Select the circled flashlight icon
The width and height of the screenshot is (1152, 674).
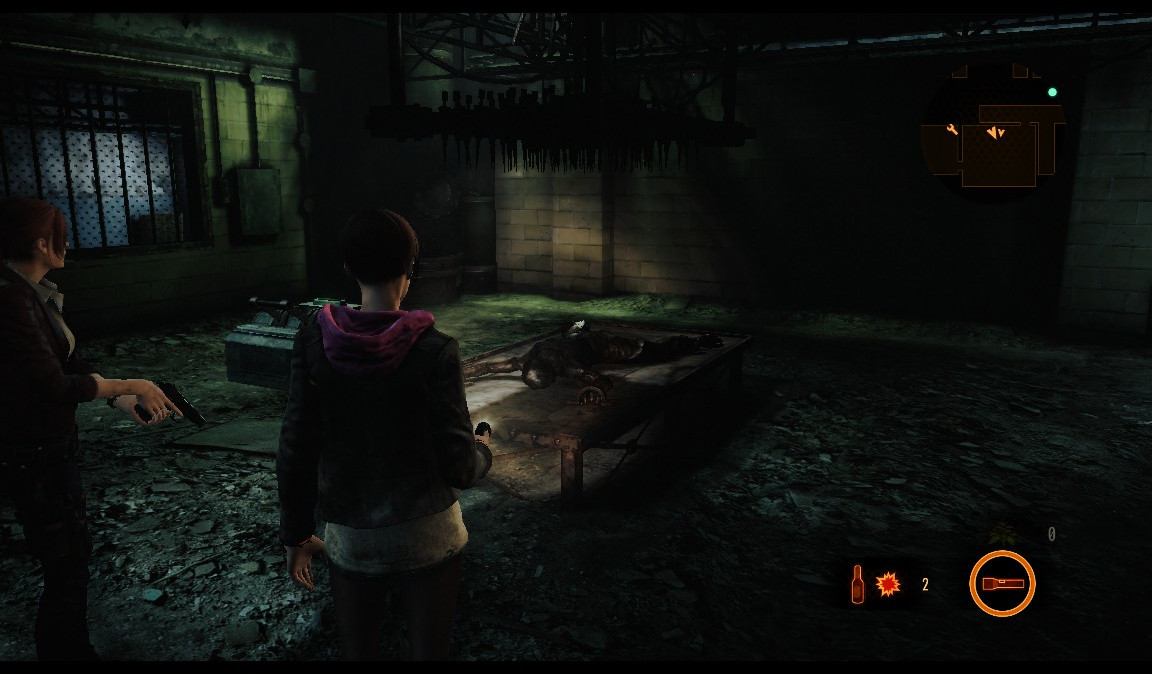[x=1002, y=584]
